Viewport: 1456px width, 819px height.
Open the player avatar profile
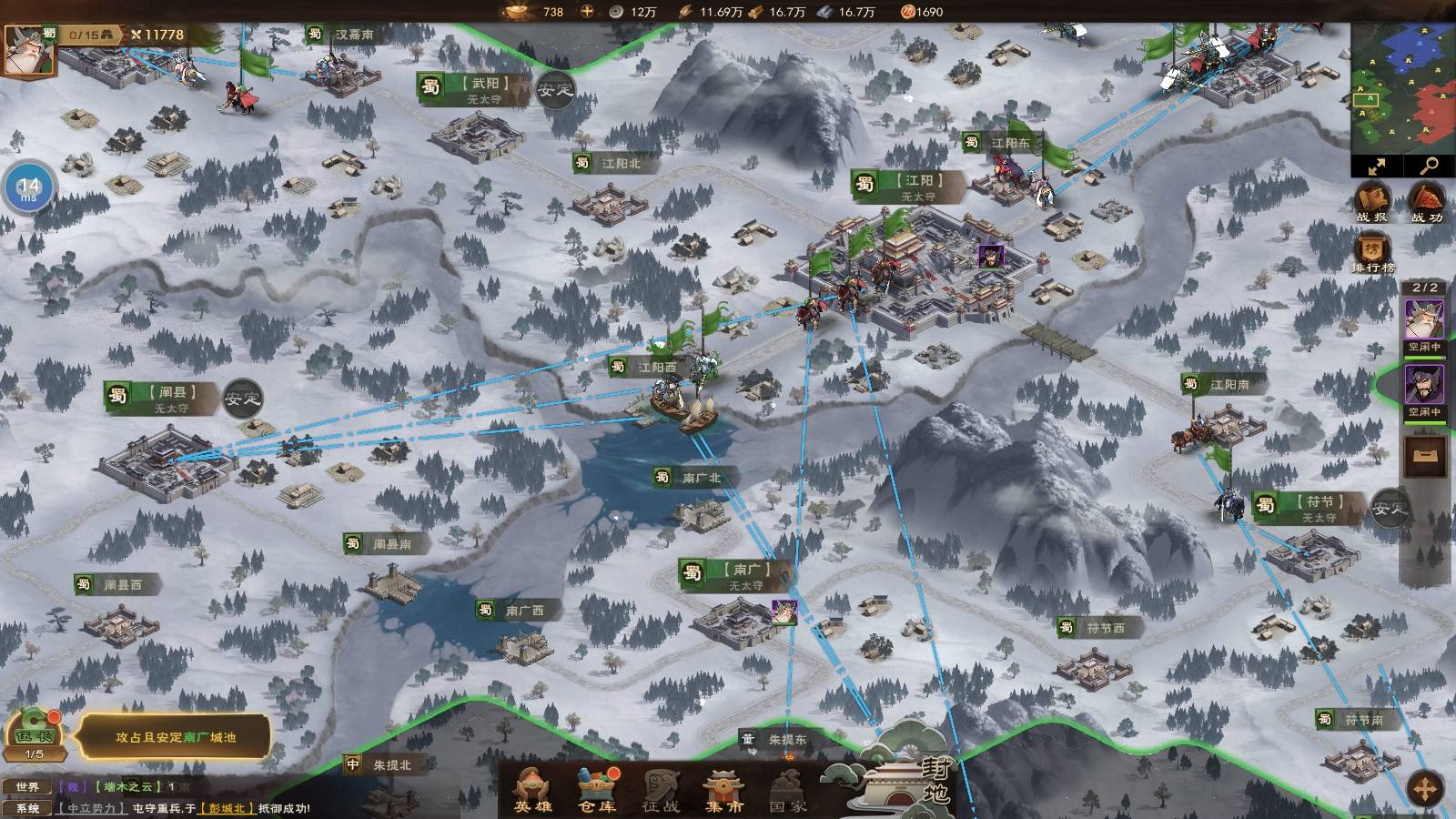click(29, 50)
